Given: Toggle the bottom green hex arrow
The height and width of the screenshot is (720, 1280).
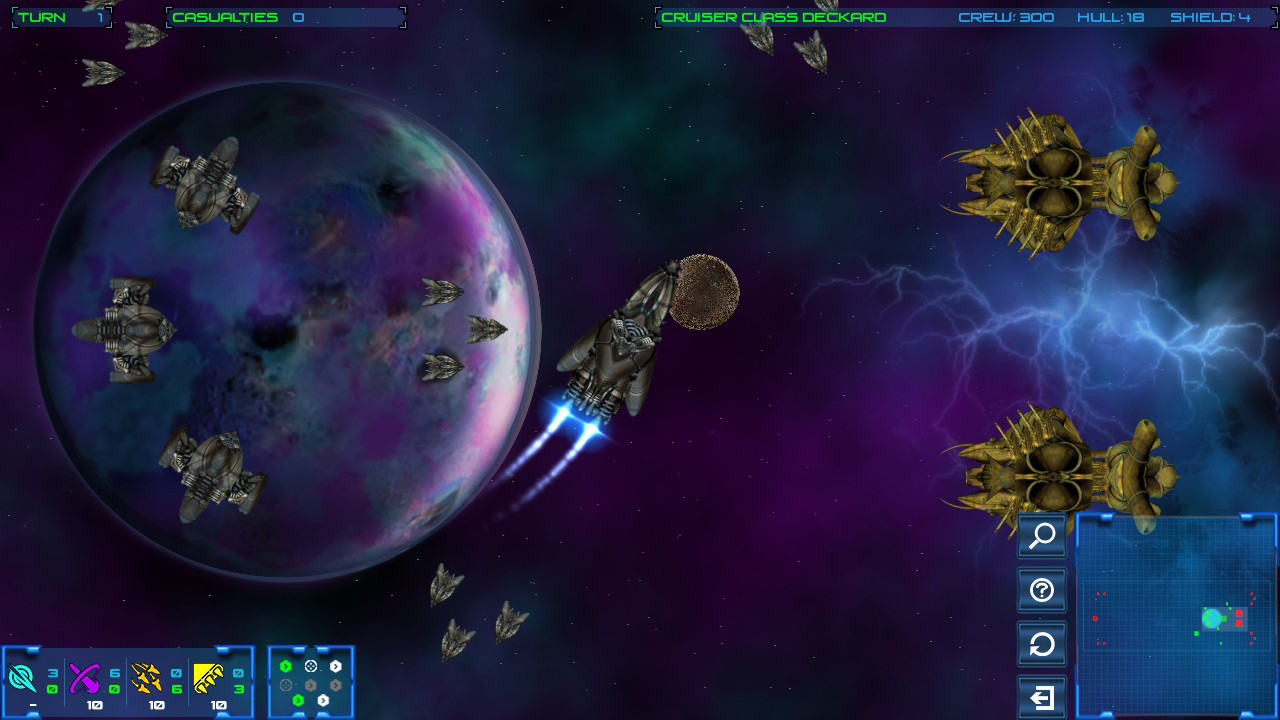Looking at the screenshot, I should [298, 700].
